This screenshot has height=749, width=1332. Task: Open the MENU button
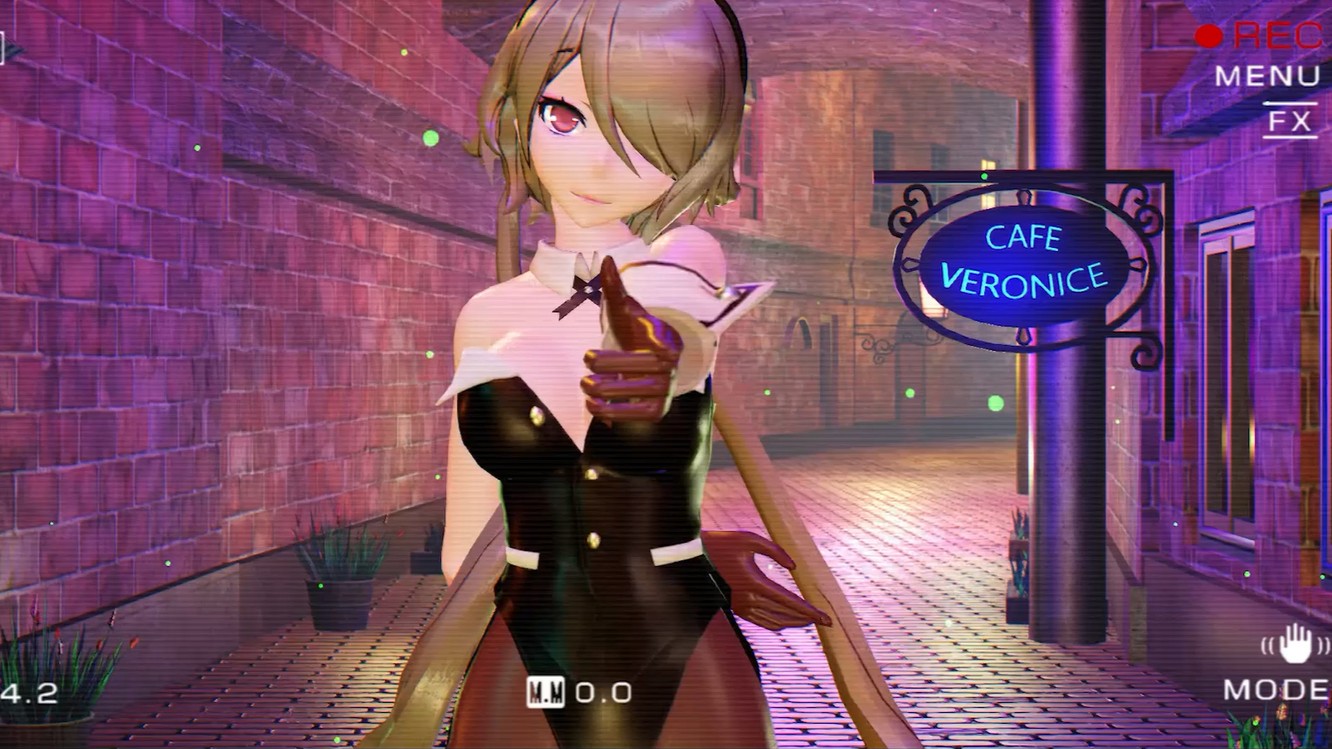pos(1267,77)
